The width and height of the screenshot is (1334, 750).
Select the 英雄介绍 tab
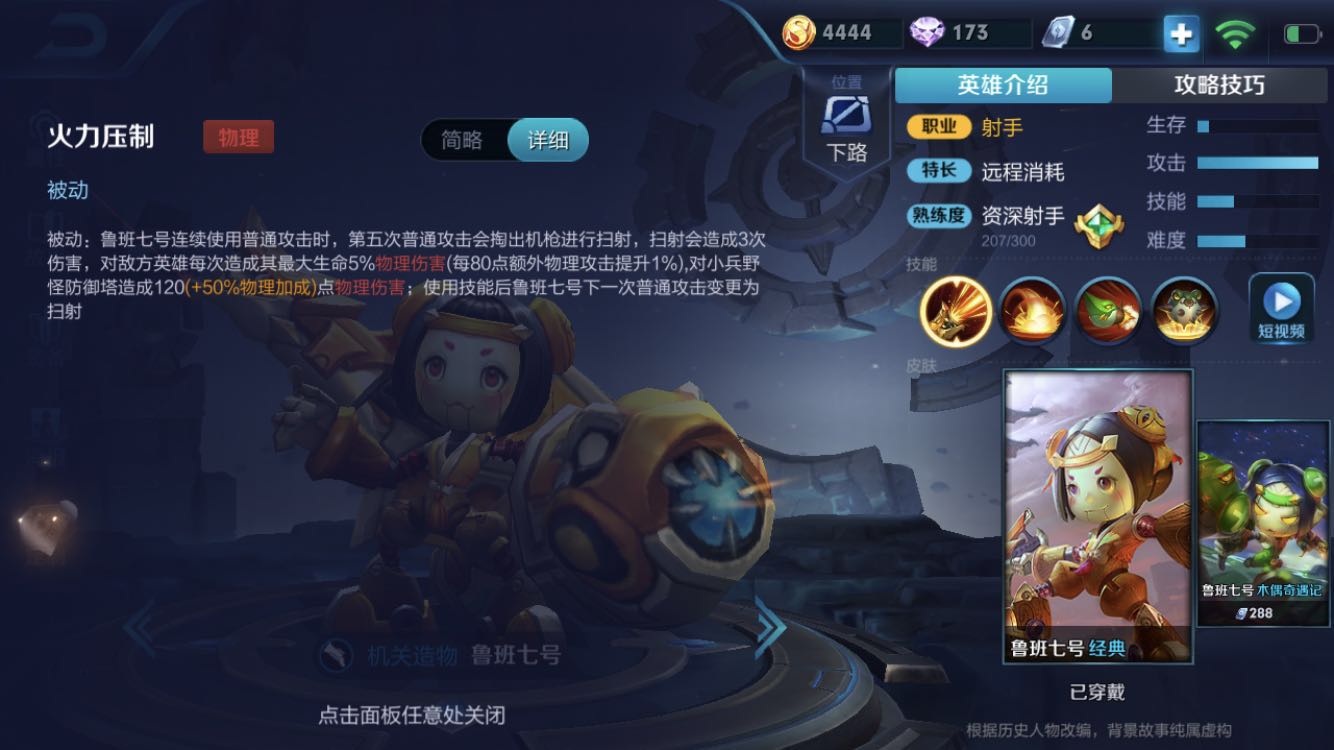coord(1004,86)
